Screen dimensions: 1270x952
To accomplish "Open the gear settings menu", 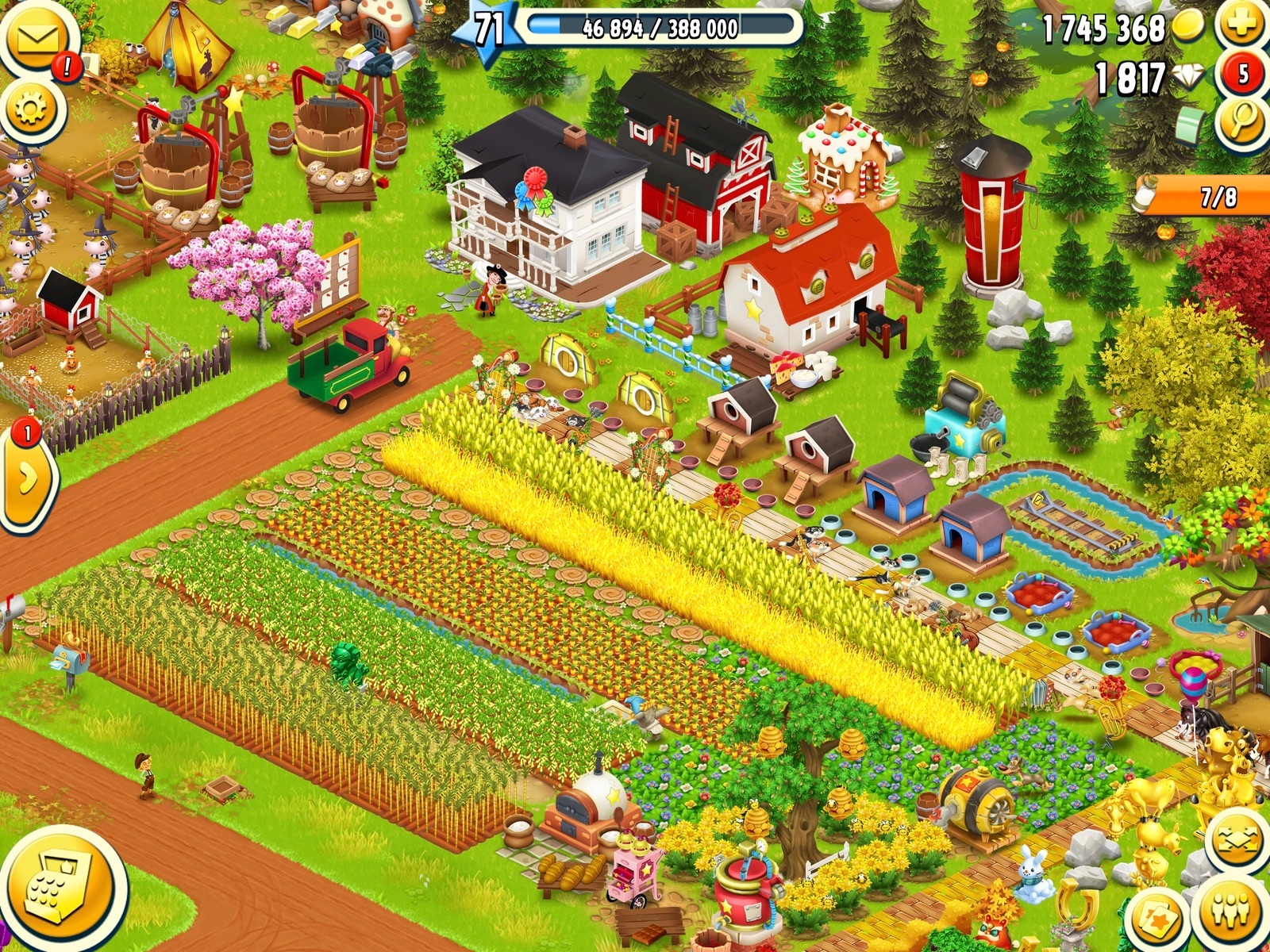I will click(30, 109).
